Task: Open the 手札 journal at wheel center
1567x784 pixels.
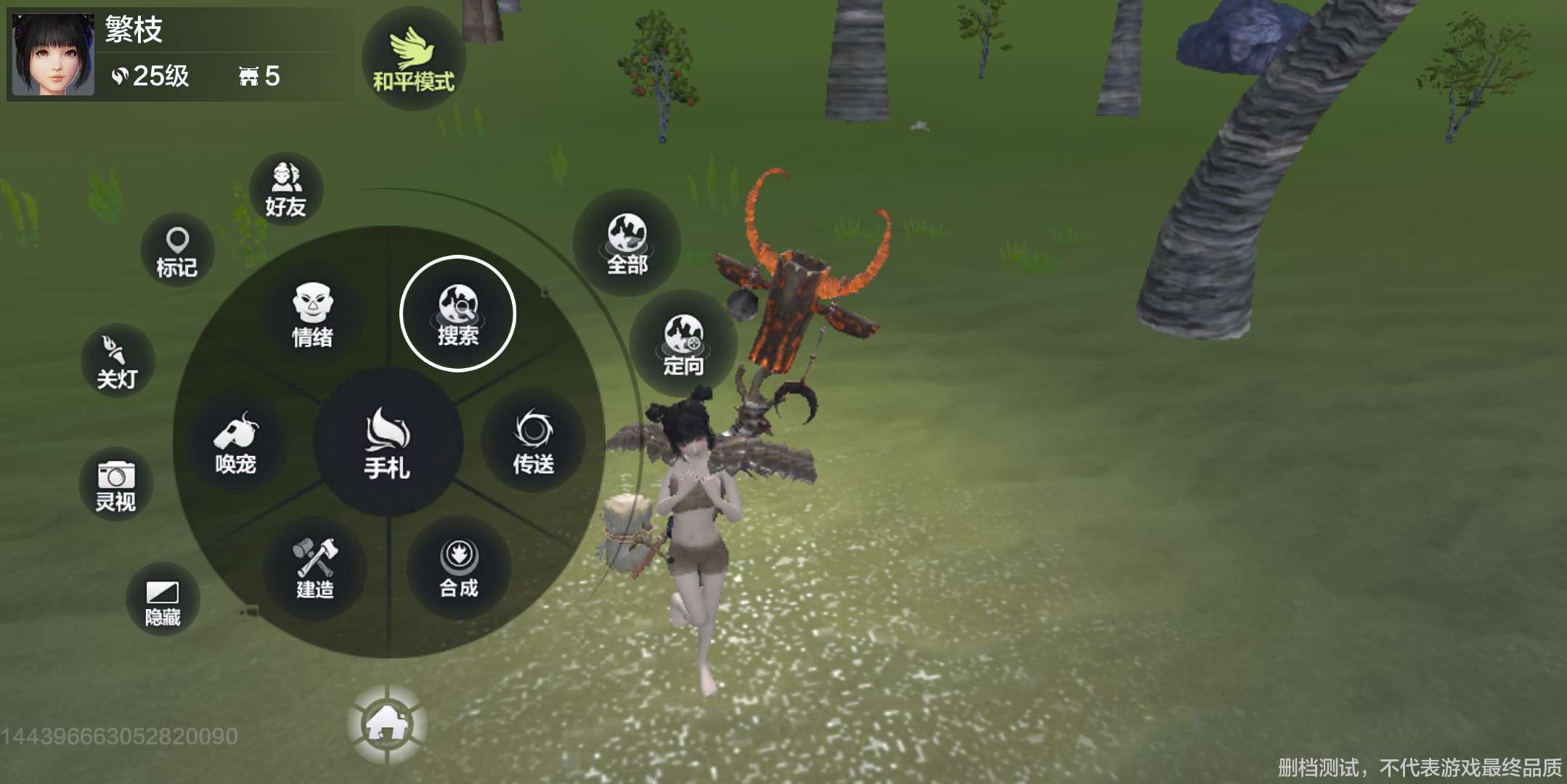Action: pyautogui.click(x=388, y=443)
